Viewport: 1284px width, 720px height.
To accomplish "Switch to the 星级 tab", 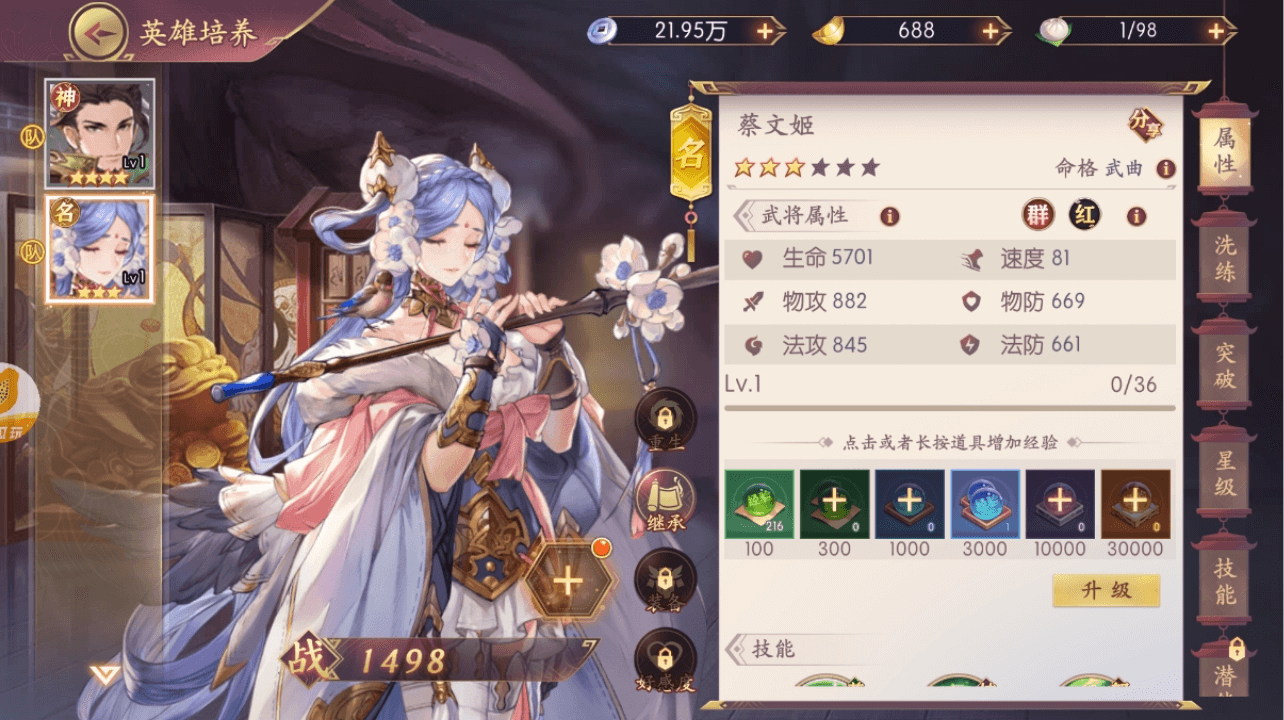I will (1224, 474).
